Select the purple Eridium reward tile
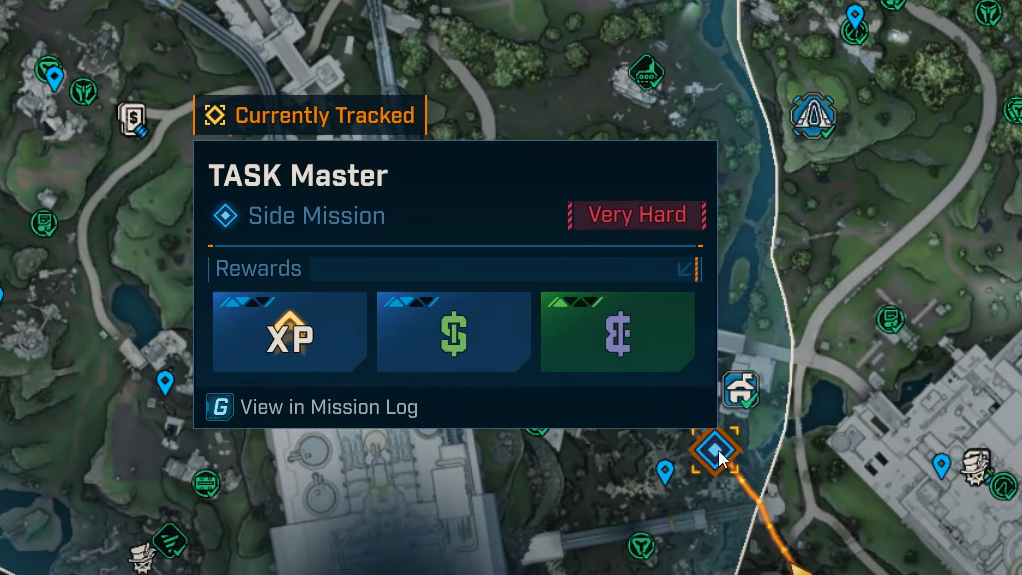 (x=617, y=332)
